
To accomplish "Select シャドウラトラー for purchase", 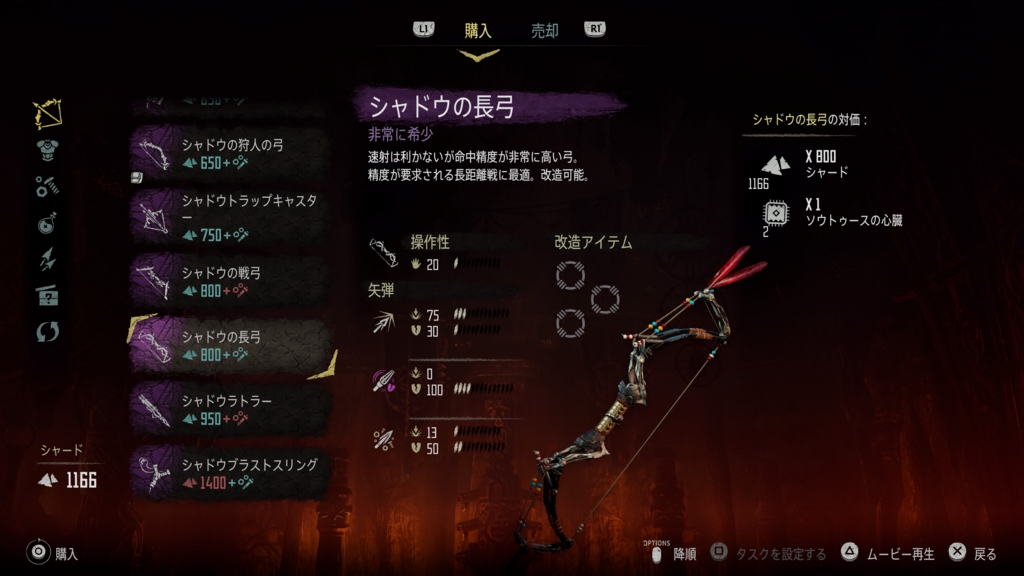I will click(230, 409).
